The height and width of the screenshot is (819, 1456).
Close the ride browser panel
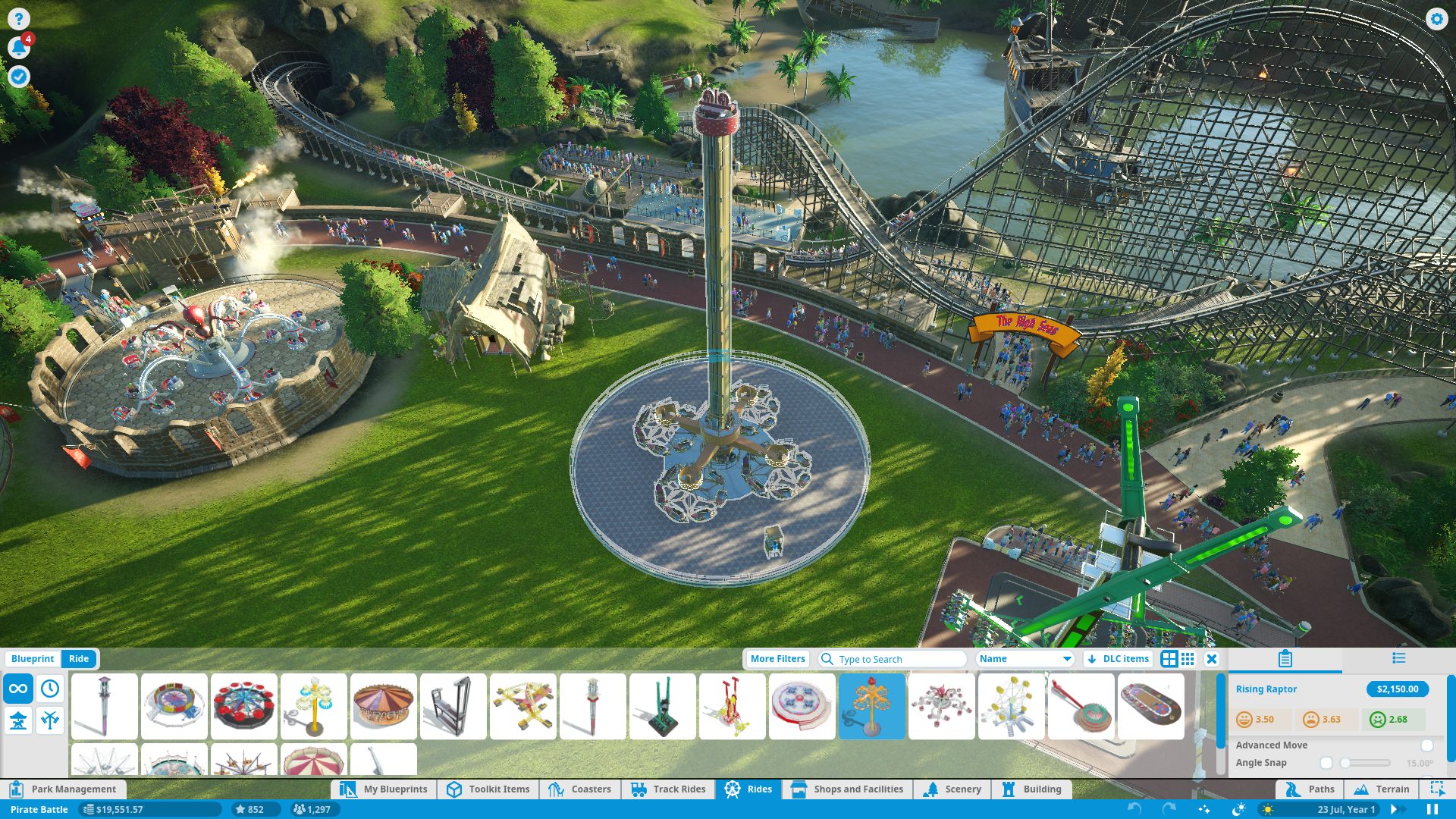(1212, 659)
